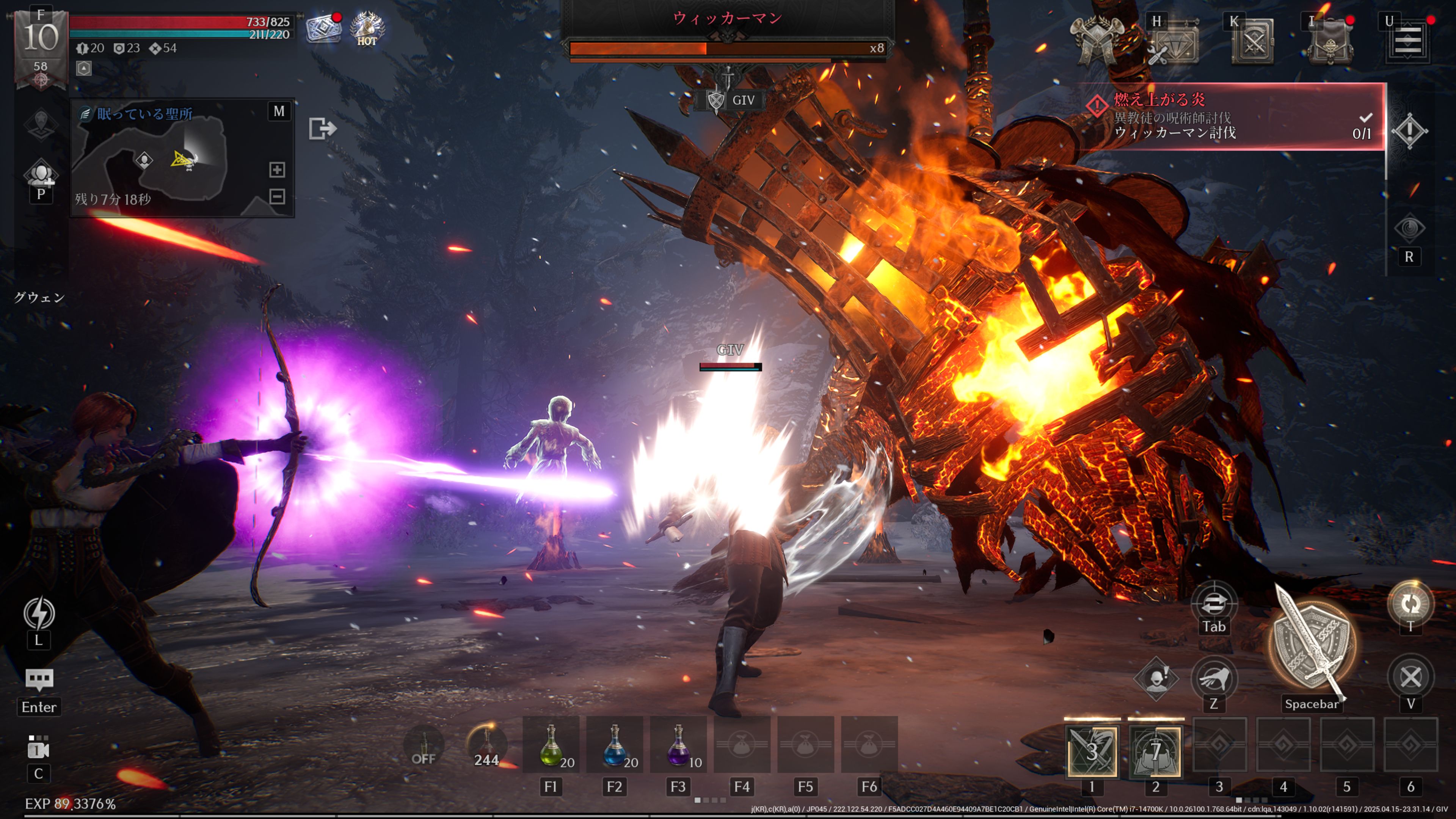Image resolution: width=1456 pixels, height=819 pixels.
Task: Use the blue potion in slot F2
Action: coord(615,745)
